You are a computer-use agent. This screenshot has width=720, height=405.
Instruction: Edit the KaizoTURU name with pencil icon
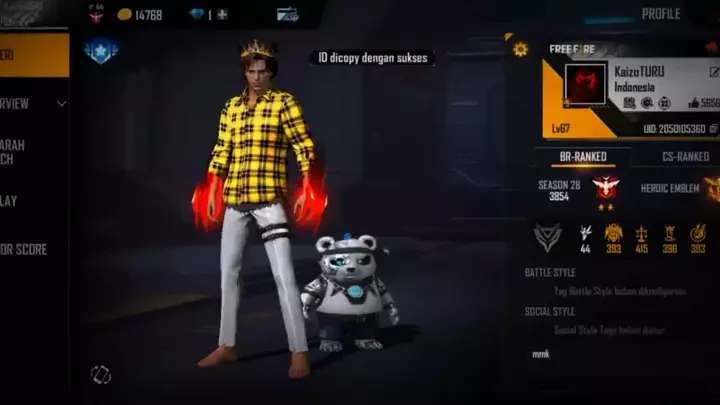tap(714, 72)
